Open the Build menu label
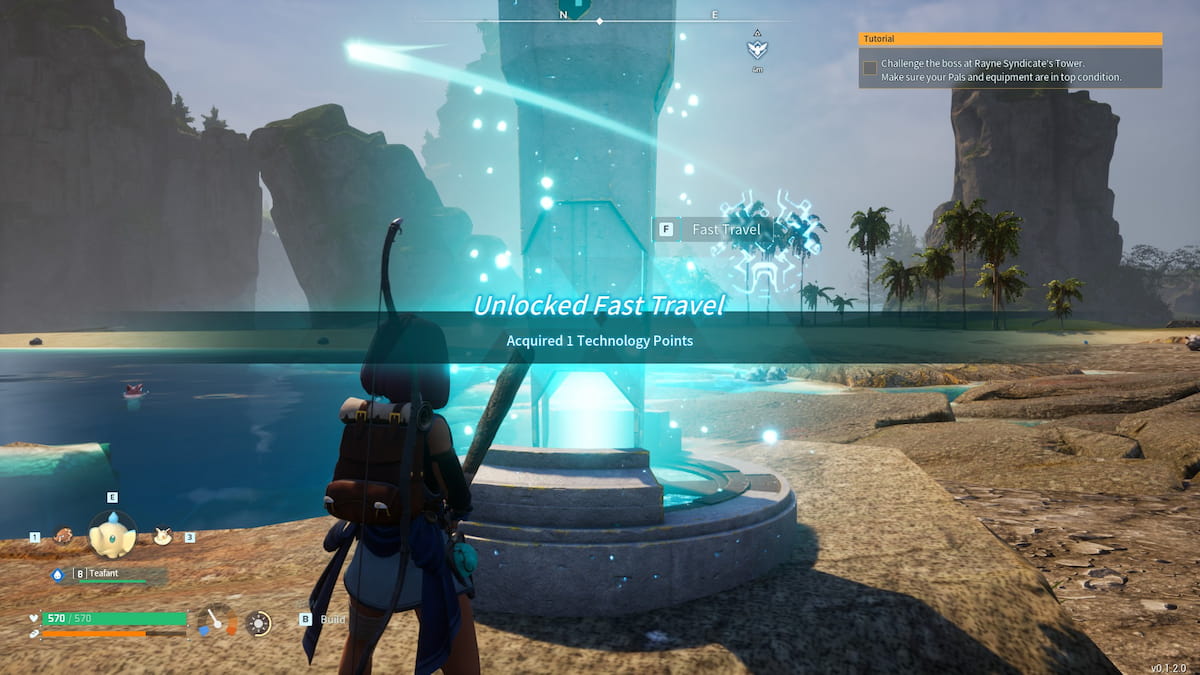The height and width of the screenshot is (675, 1200). pos(332,620)
